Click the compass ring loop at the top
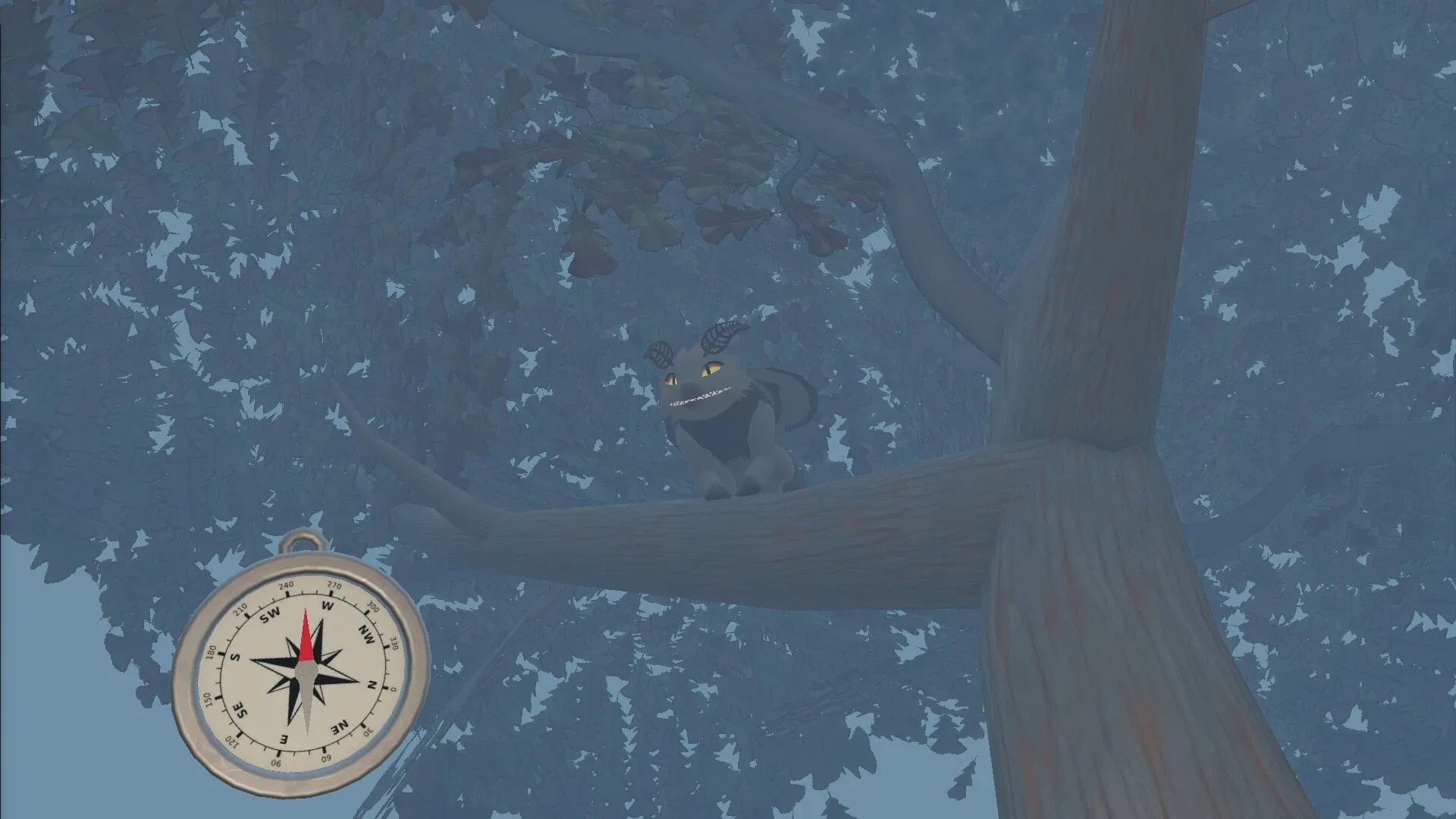 (303, 543)
